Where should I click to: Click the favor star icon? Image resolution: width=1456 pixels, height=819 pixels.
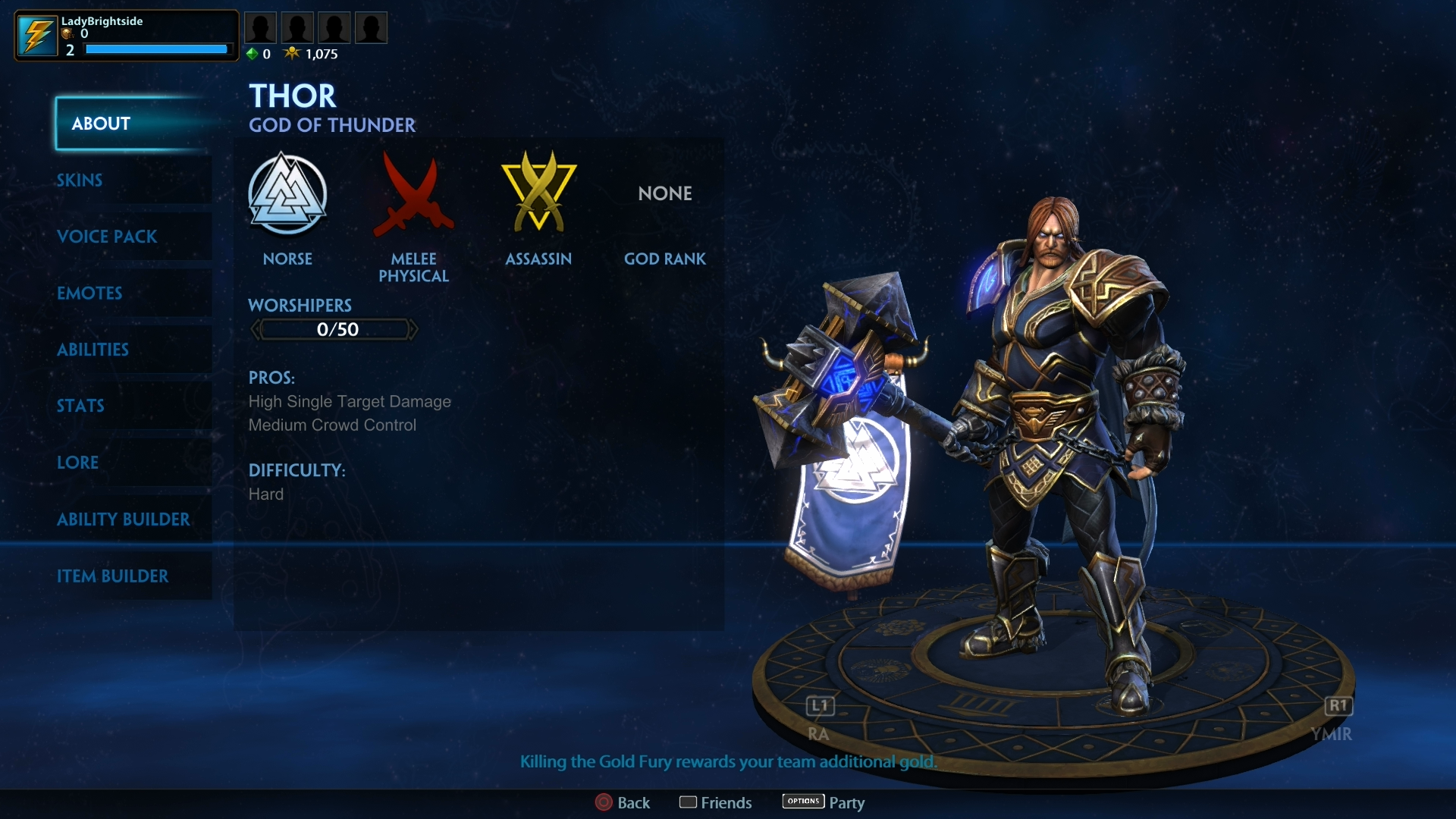click(293, 53)
